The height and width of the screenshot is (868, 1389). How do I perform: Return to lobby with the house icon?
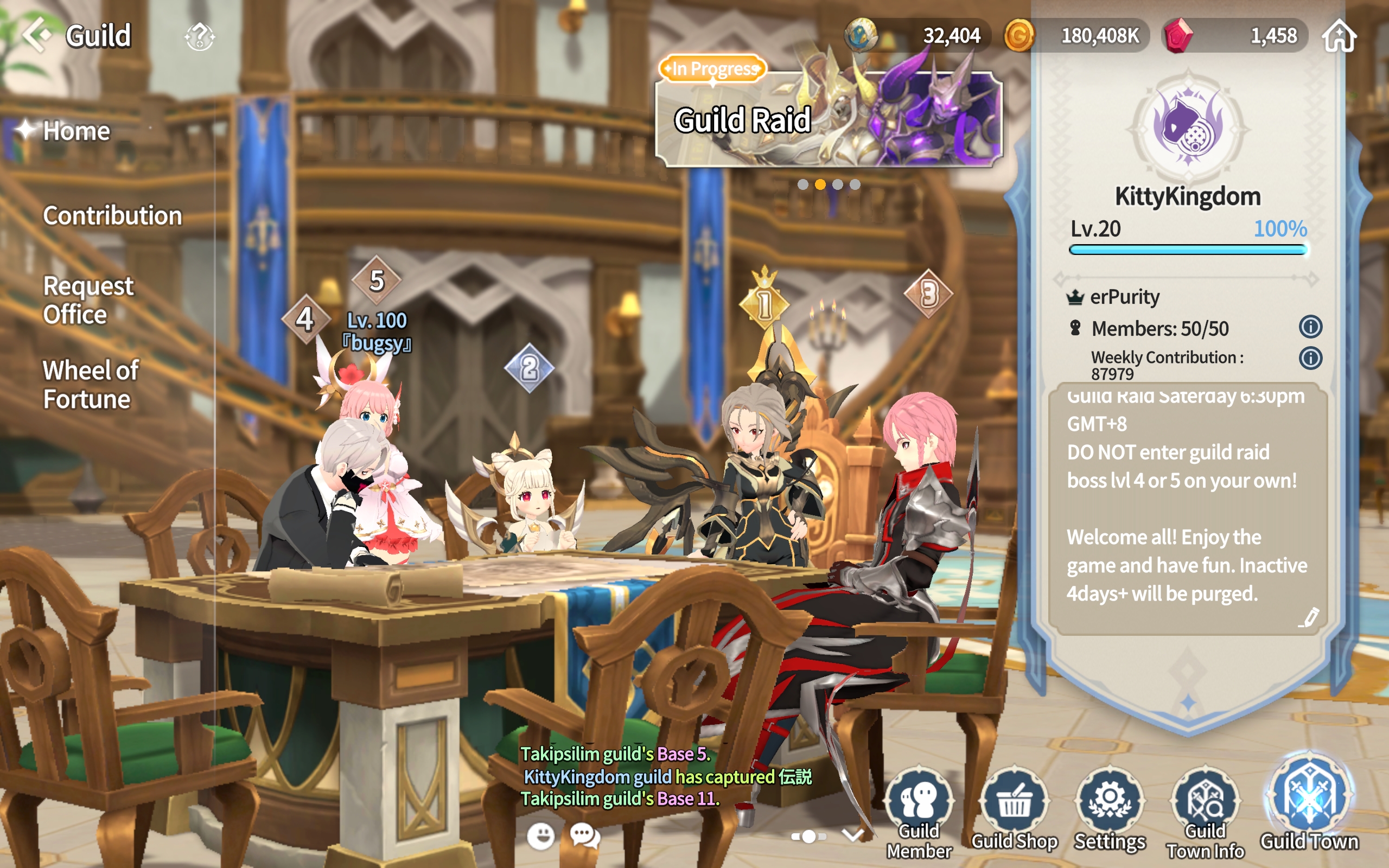(1339, 36)
